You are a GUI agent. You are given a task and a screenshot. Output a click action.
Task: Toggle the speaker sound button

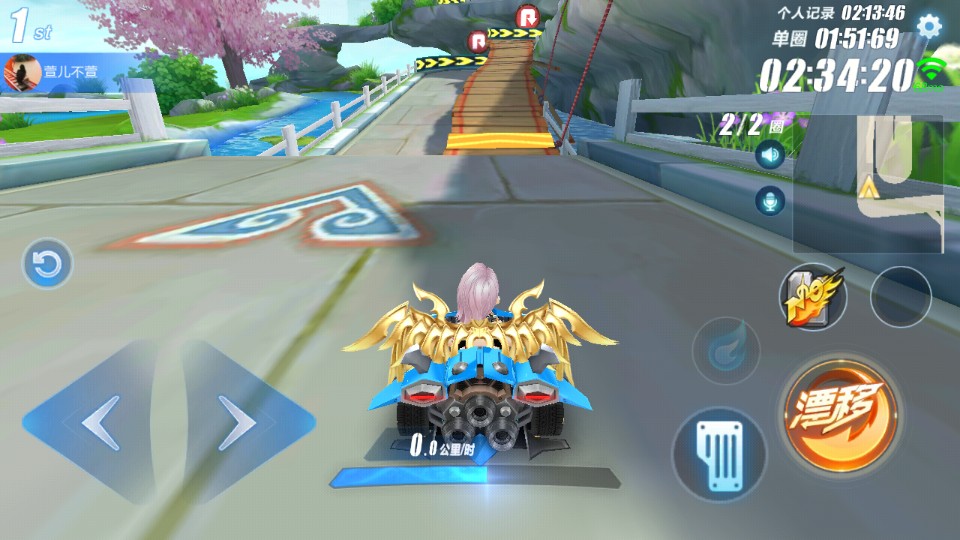(769, 155)
